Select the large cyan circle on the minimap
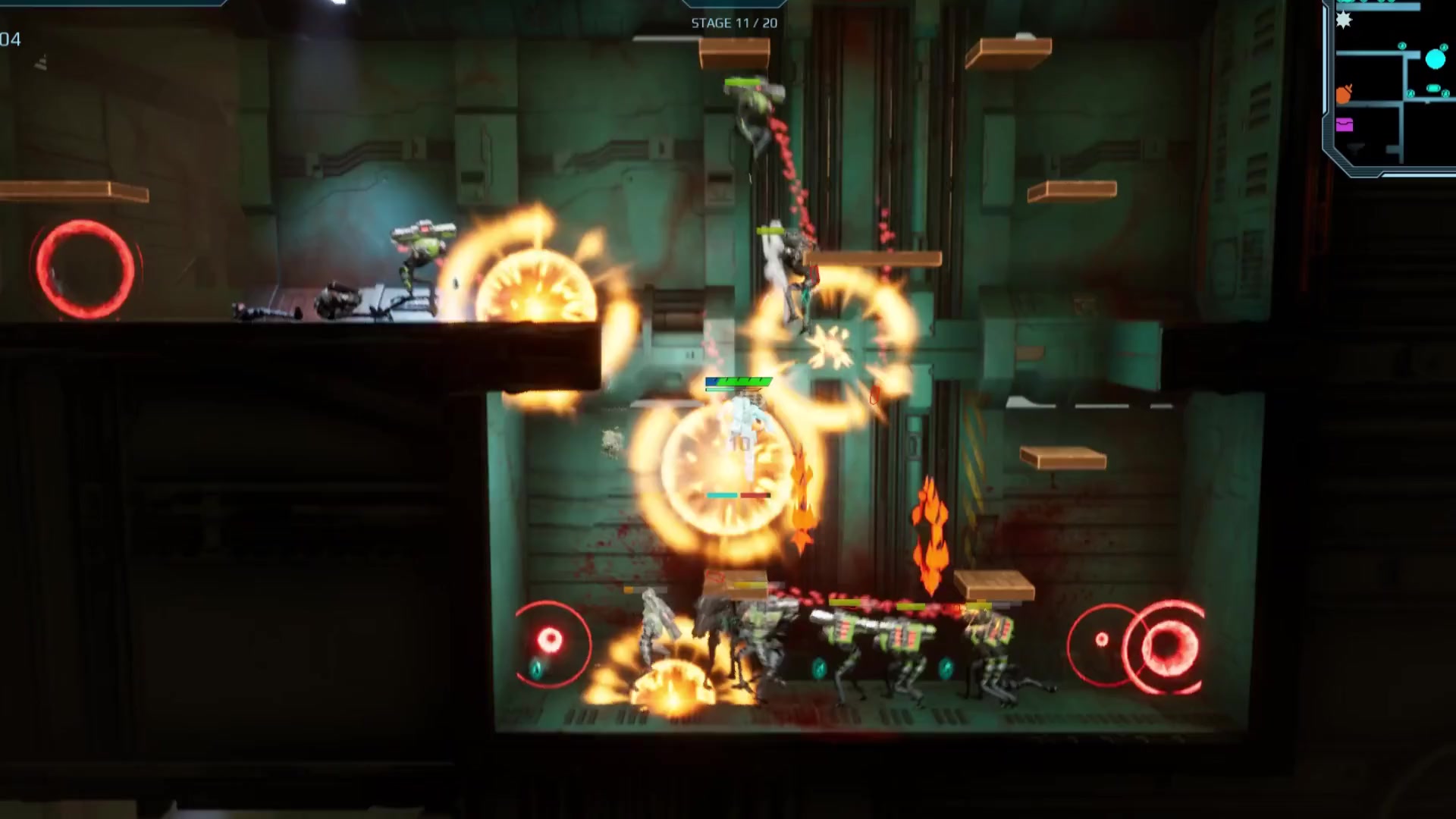Image resolution: width=1456 pixels, height=819 pixels. (1436, 59)
